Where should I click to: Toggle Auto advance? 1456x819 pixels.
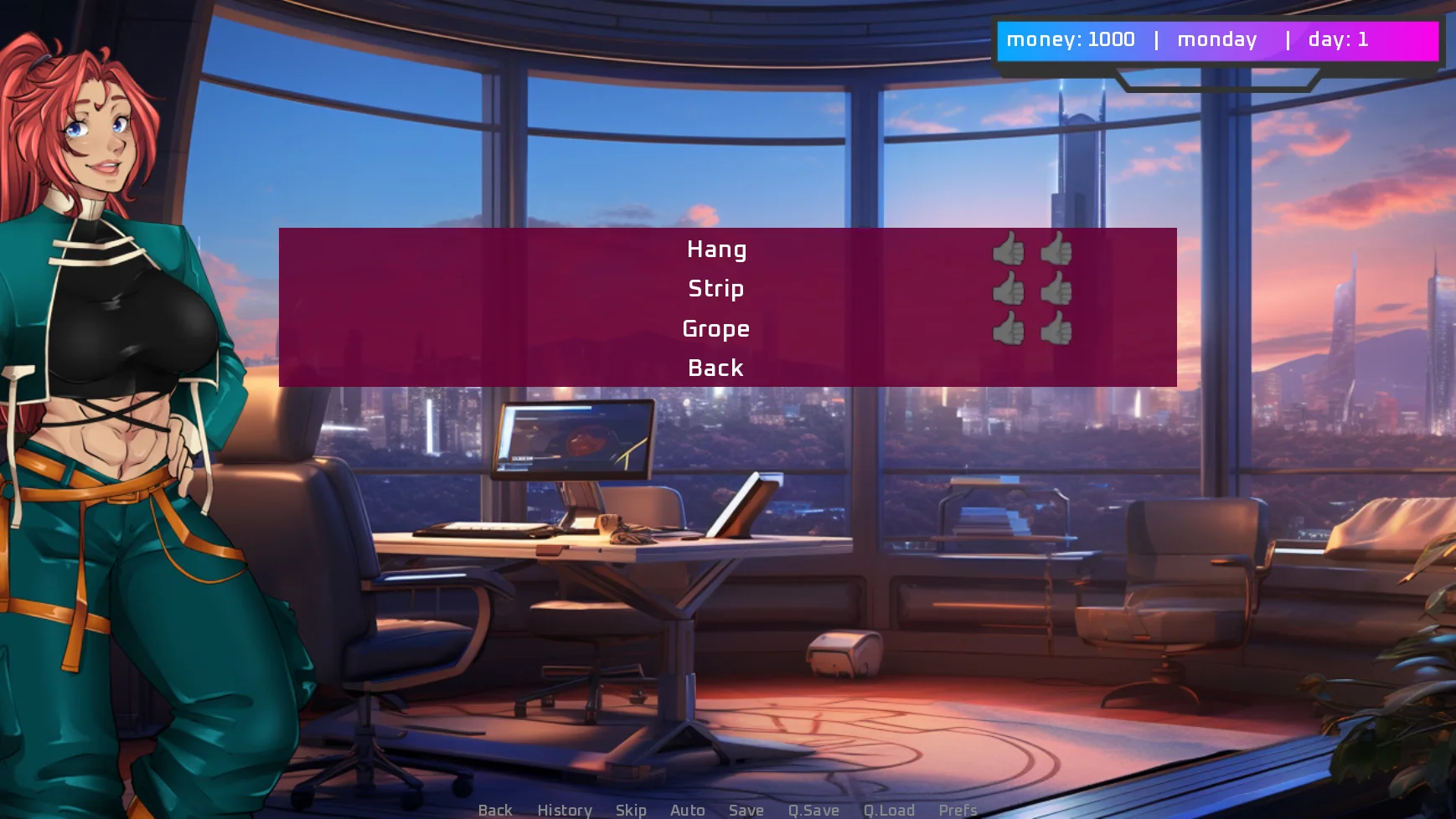pos(688,810)
